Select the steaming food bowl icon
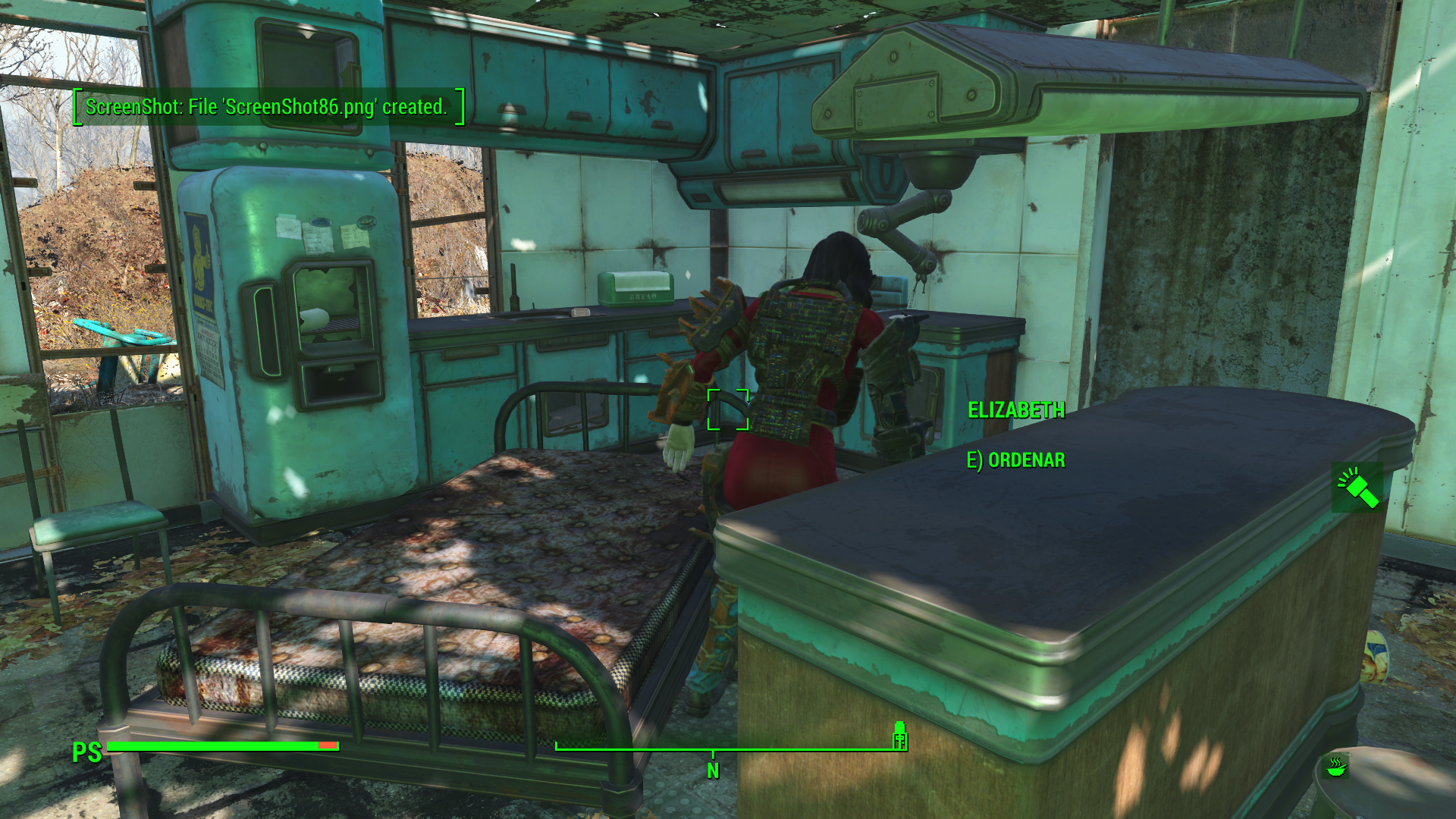1456x819 pixels. 1336,766
